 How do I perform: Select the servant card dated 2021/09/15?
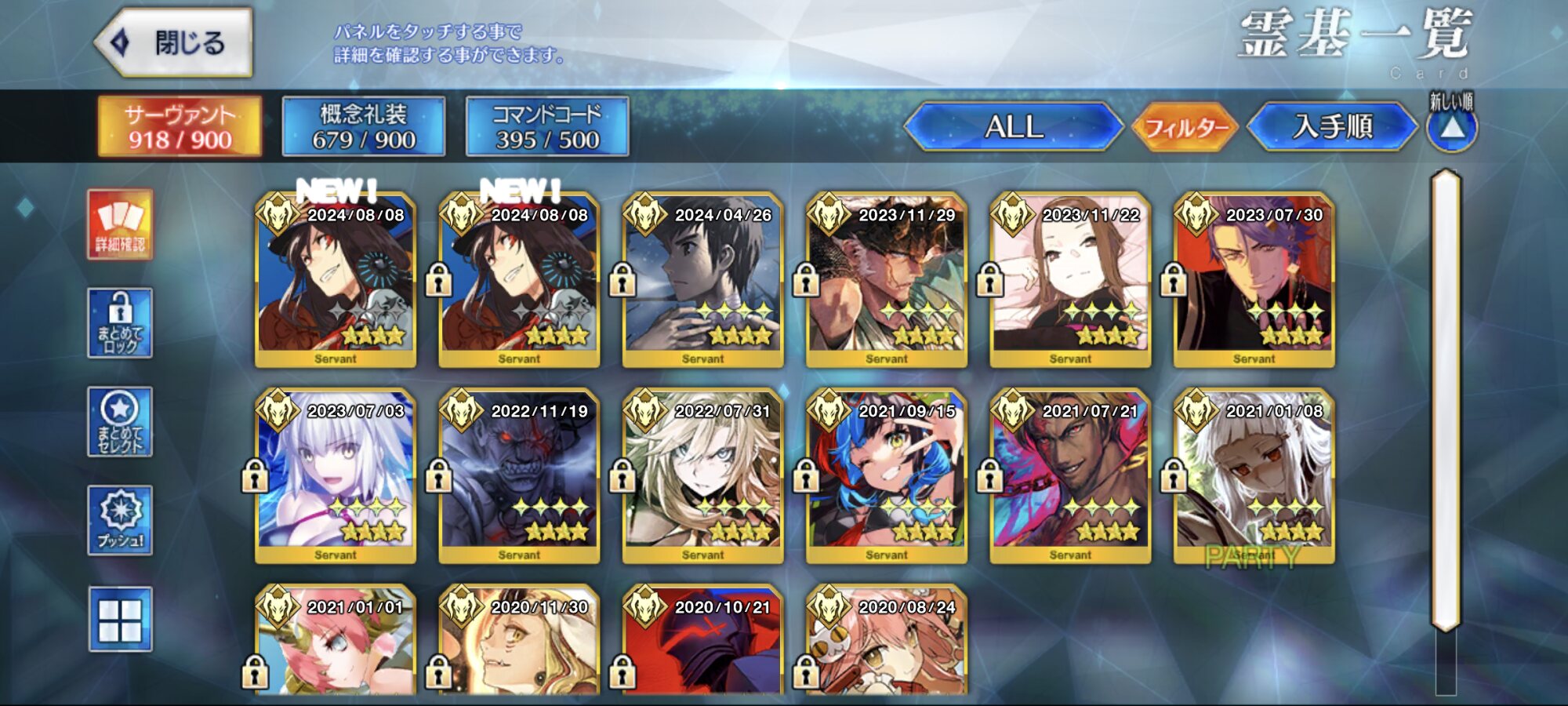coord(887,476)
